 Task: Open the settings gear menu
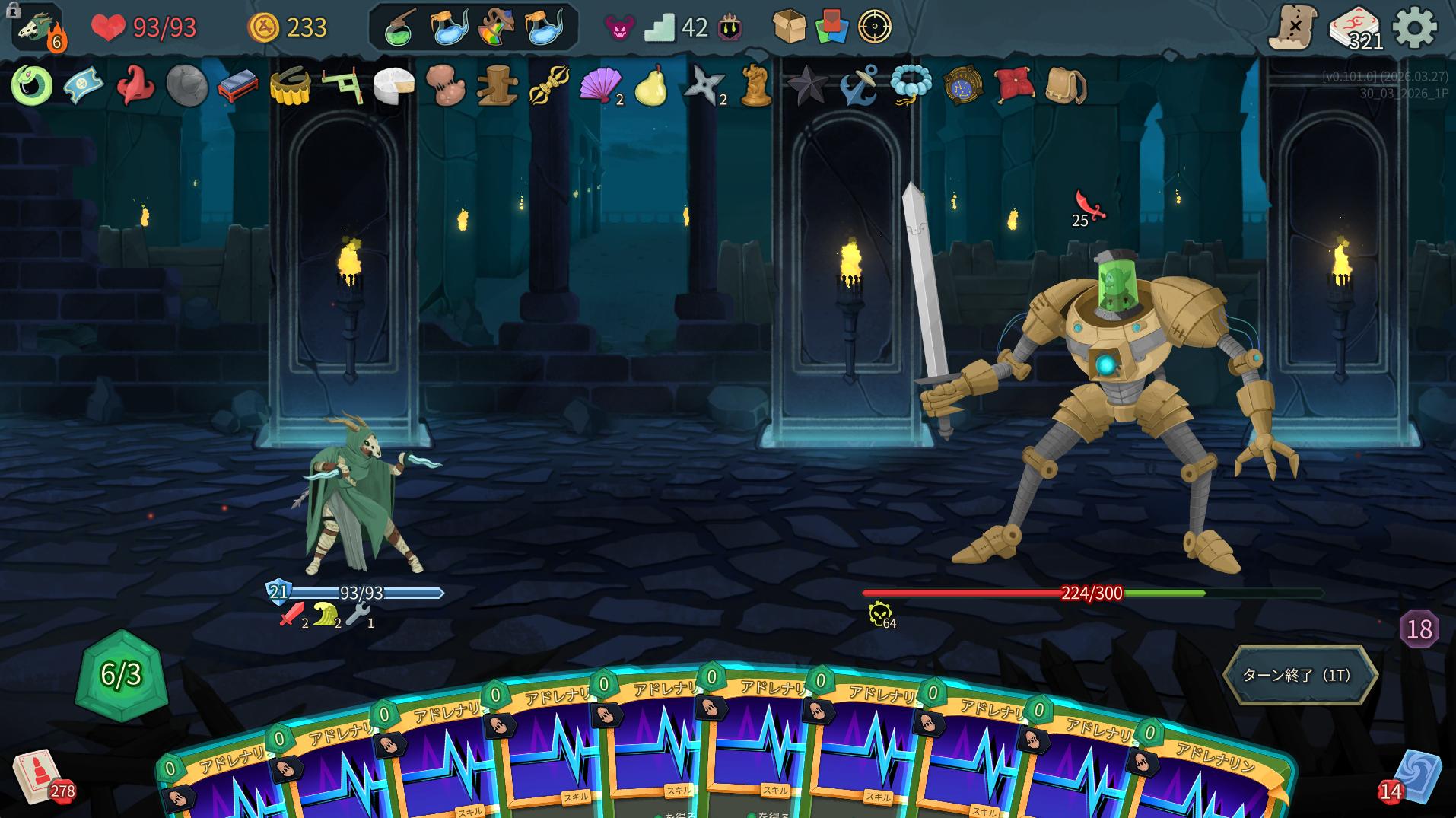pos(1414,28)
